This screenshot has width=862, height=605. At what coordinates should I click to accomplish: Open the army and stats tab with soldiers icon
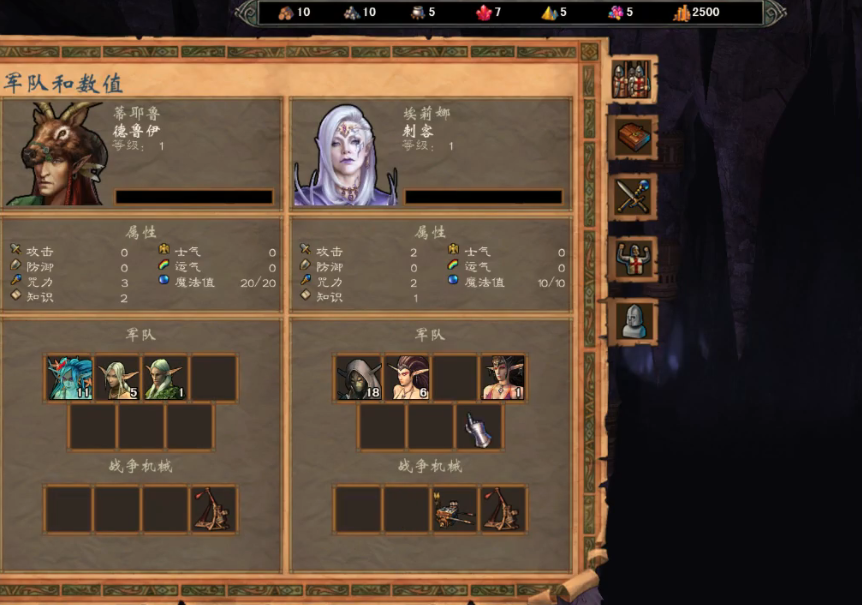pyautogui.click(x=632, y=80)
